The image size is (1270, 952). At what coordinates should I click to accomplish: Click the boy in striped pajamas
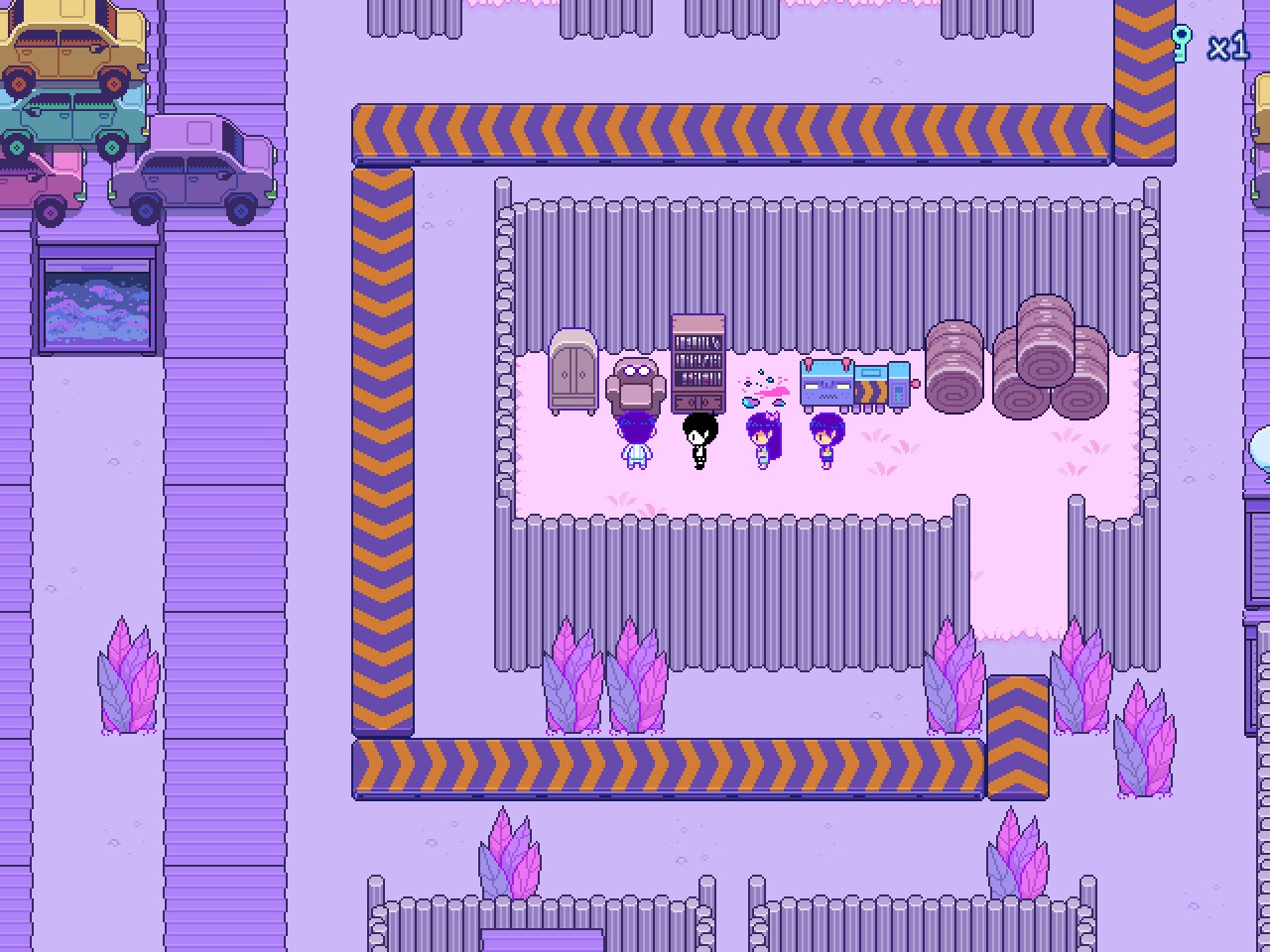click(x=634, y=439)
